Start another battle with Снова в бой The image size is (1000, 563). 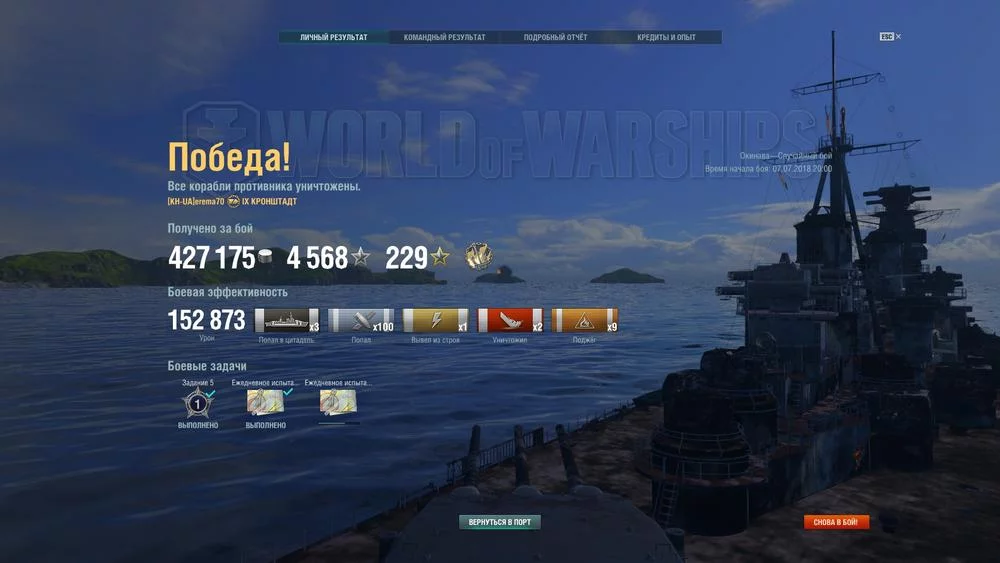tap(836, 522)
